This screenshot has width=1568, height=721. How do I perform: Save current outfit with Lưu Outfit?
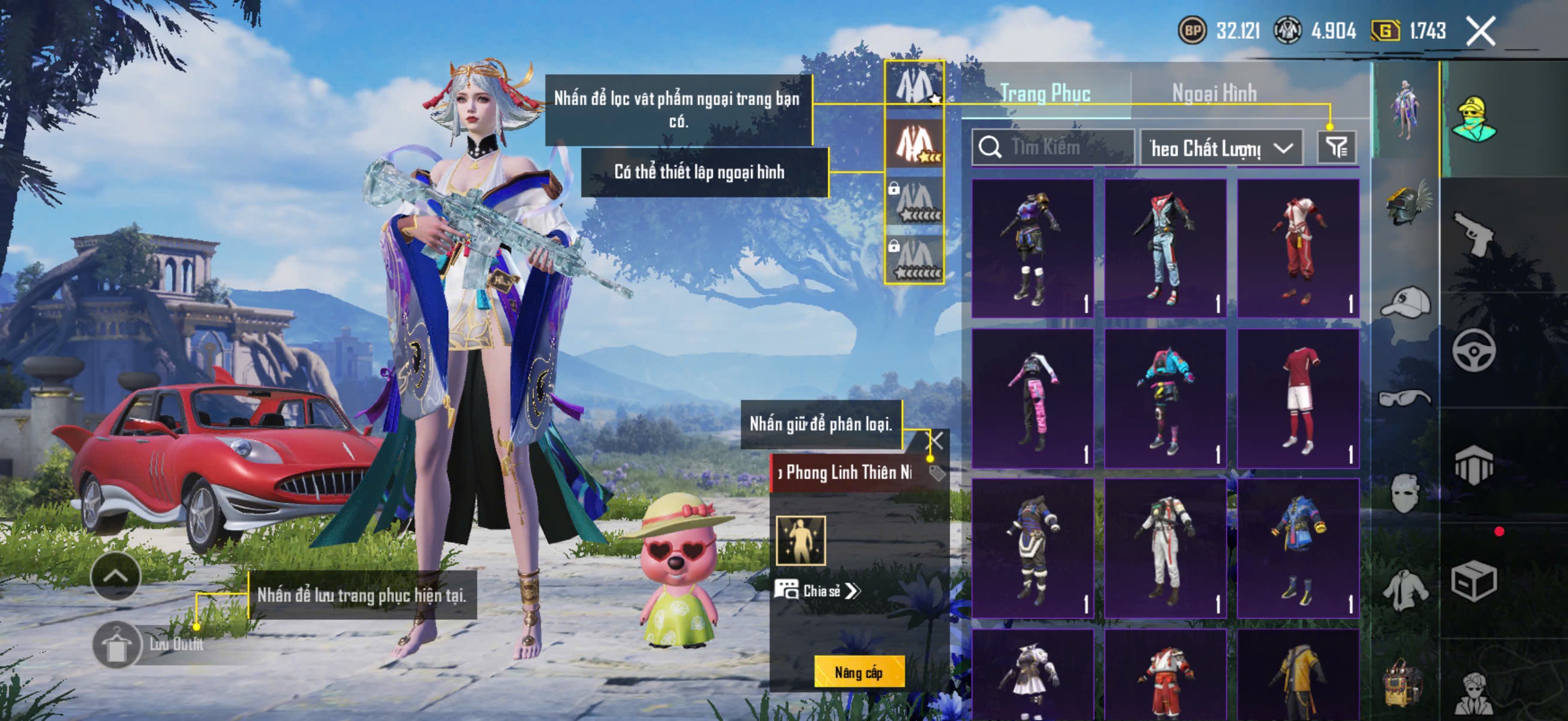coord(149,644)
